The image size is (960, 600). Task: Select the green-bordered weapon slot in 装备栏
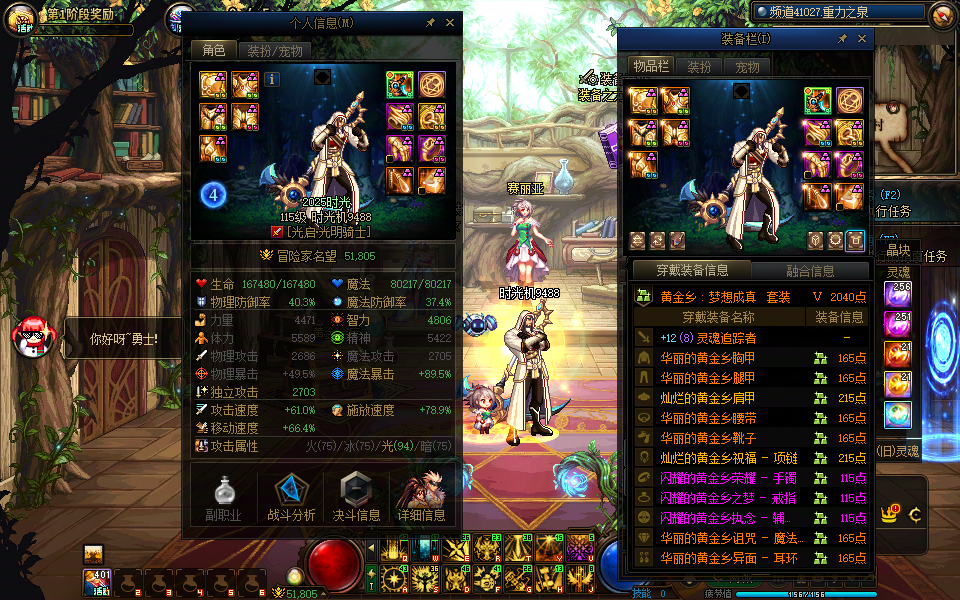(x=819, y=101)
